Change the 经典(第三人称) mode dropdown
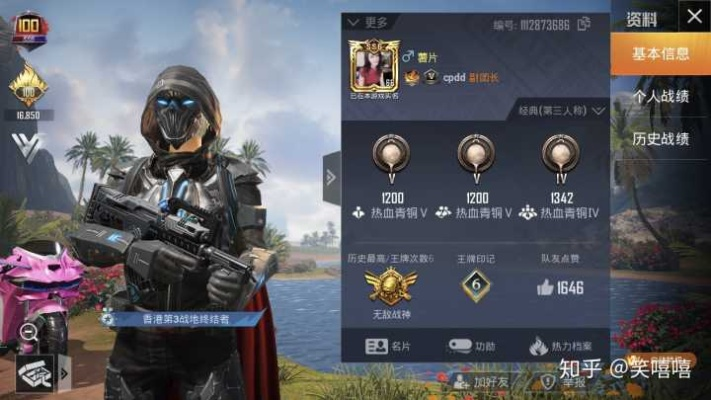This screenshot has width=711, height=400. tap(562, 110)
